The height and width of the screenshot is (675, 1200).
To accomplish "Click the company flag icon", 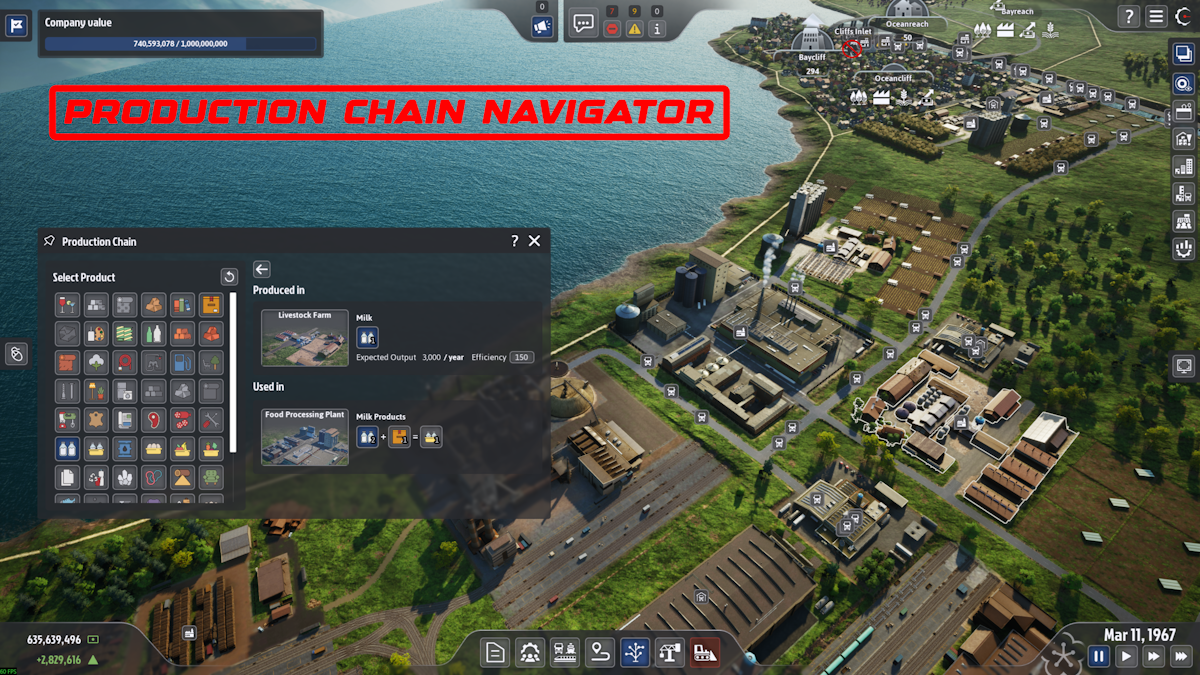I will pos(16,26).
